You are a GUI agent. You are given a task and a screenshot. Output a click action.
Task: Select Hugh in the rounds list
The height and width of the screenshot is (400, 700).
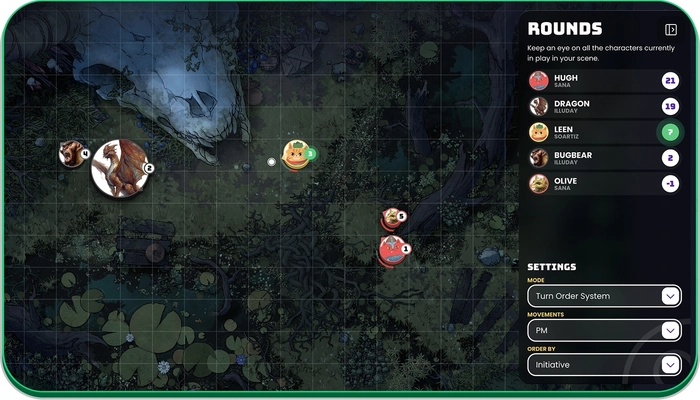[599, 81]
